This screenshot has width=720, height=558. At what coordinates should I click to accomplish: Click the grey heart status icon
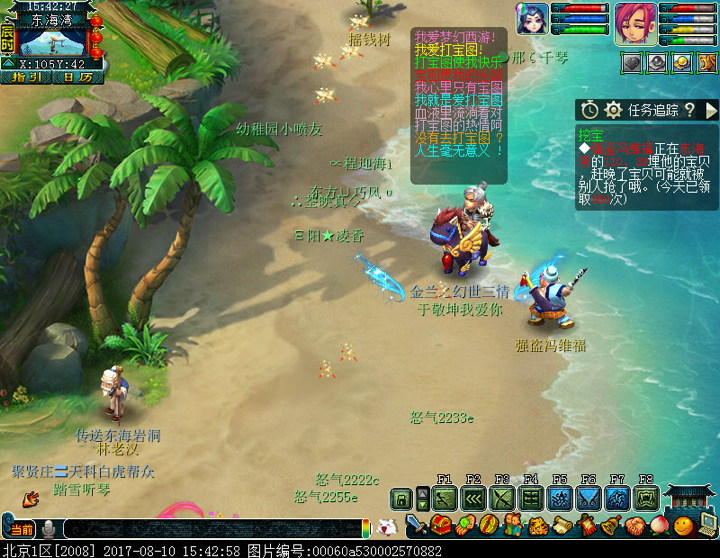click(x=631, y=63)
